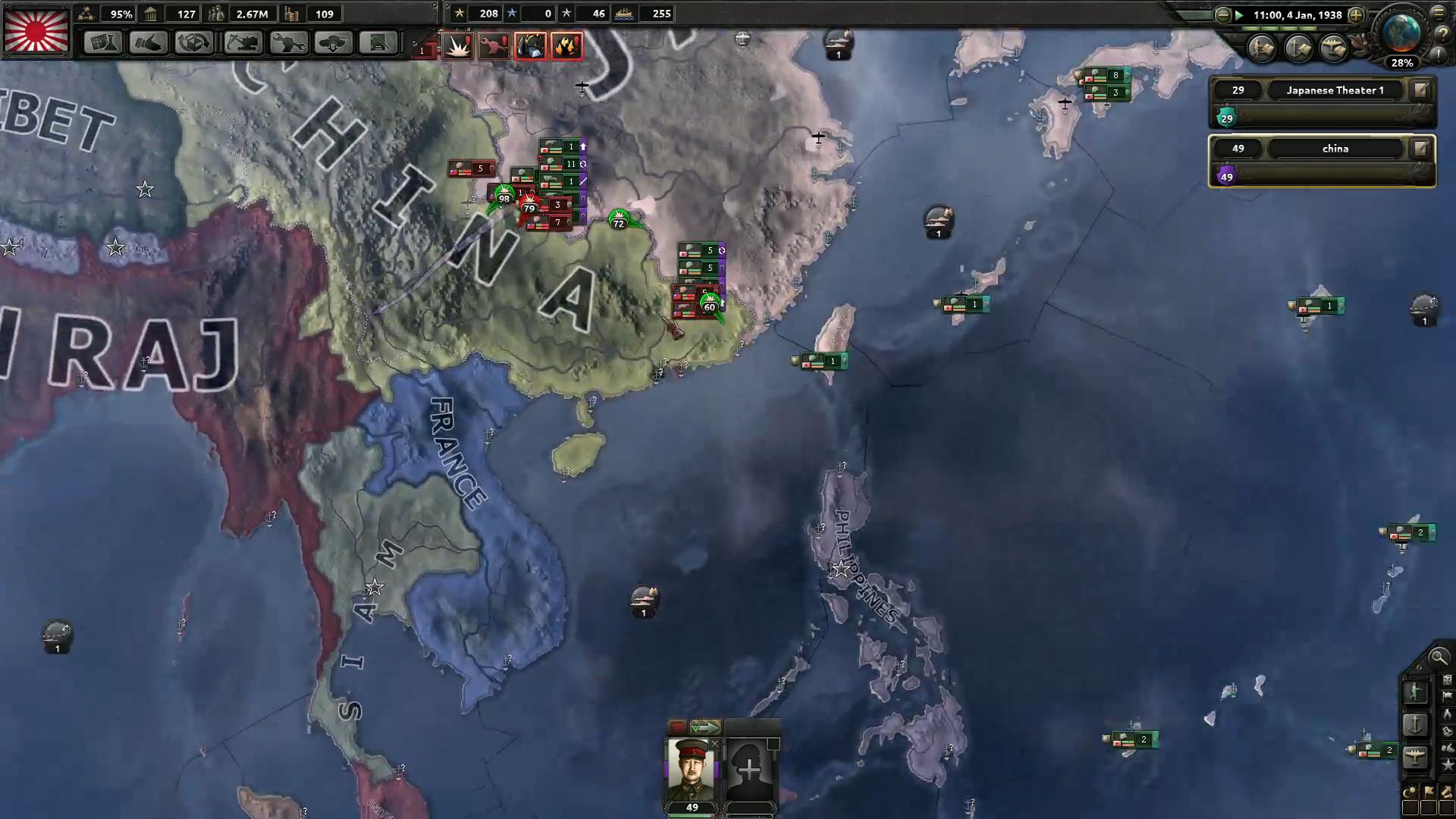
Task: Toggle the night view mode
Action: point(1409,791)
